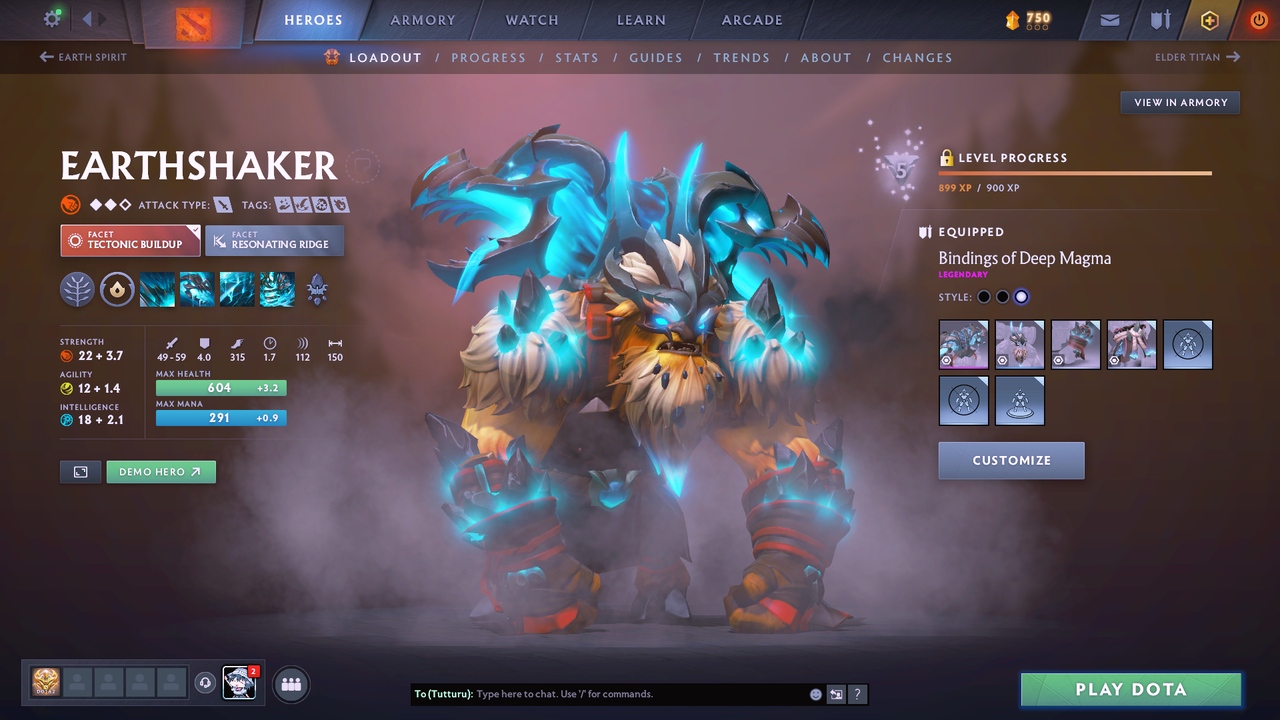Select the Fissure ability icon
The image size is (1280, 720).
pos(157,289)
